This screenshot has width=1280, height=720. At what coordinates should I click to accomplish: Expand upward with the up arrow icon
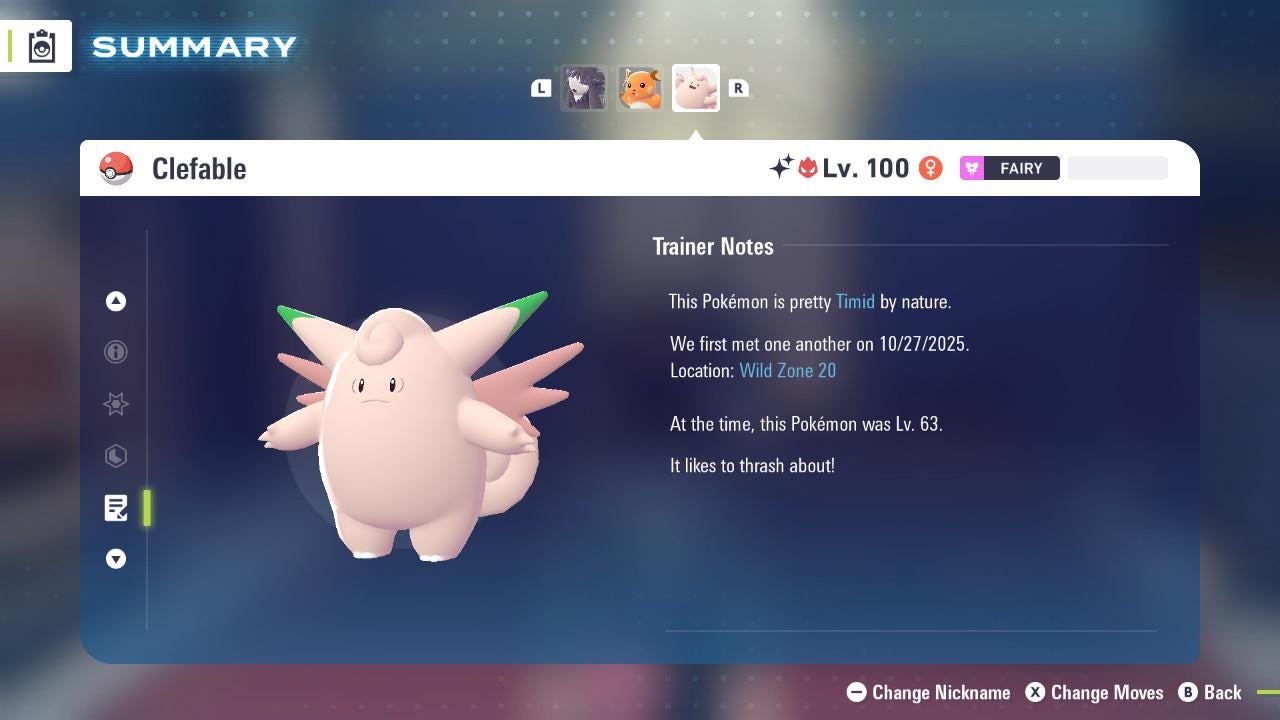pyautogui.click(x=116, y=301)
